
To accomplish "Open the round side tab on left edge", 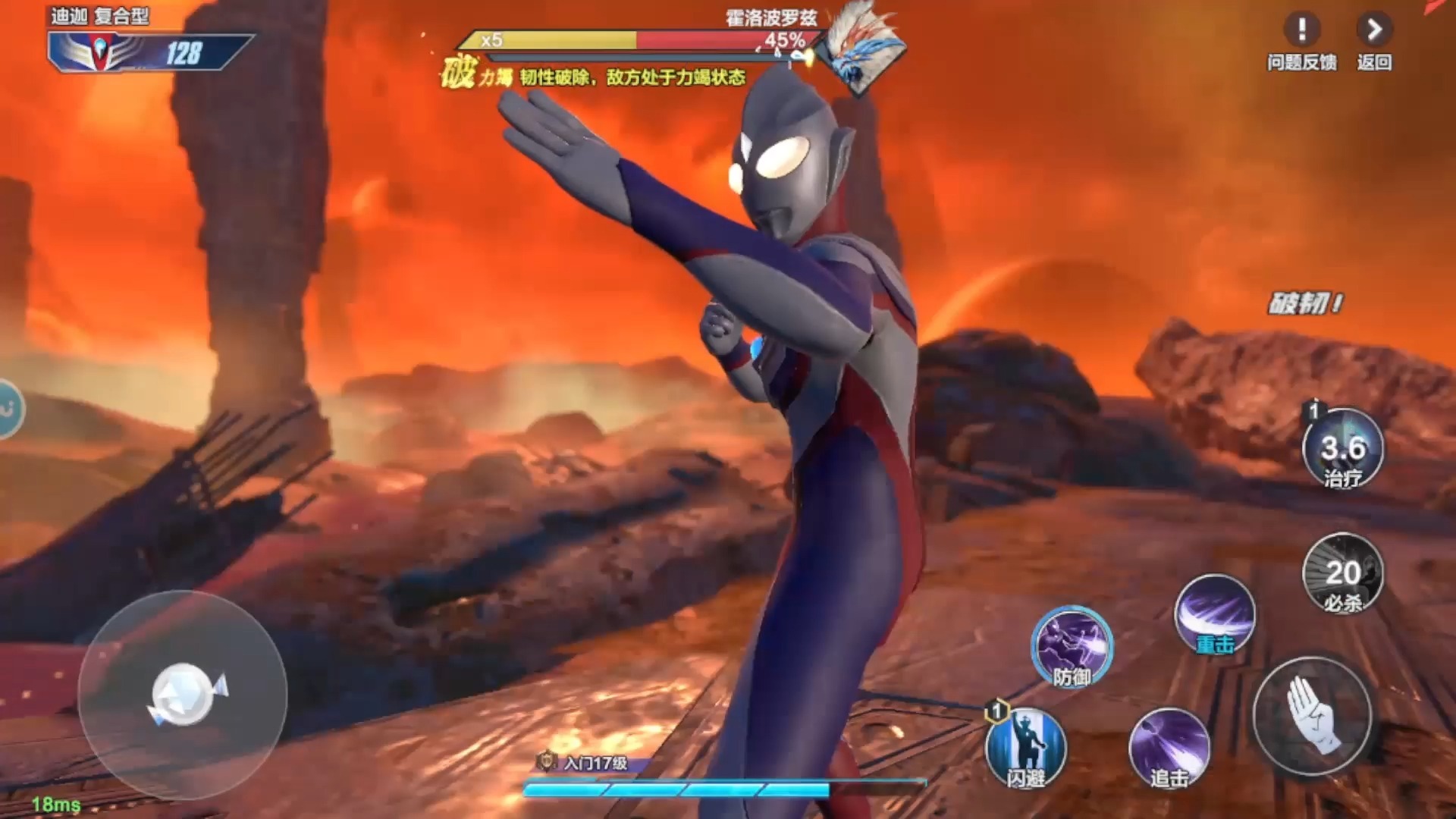I will coord(9,409).
